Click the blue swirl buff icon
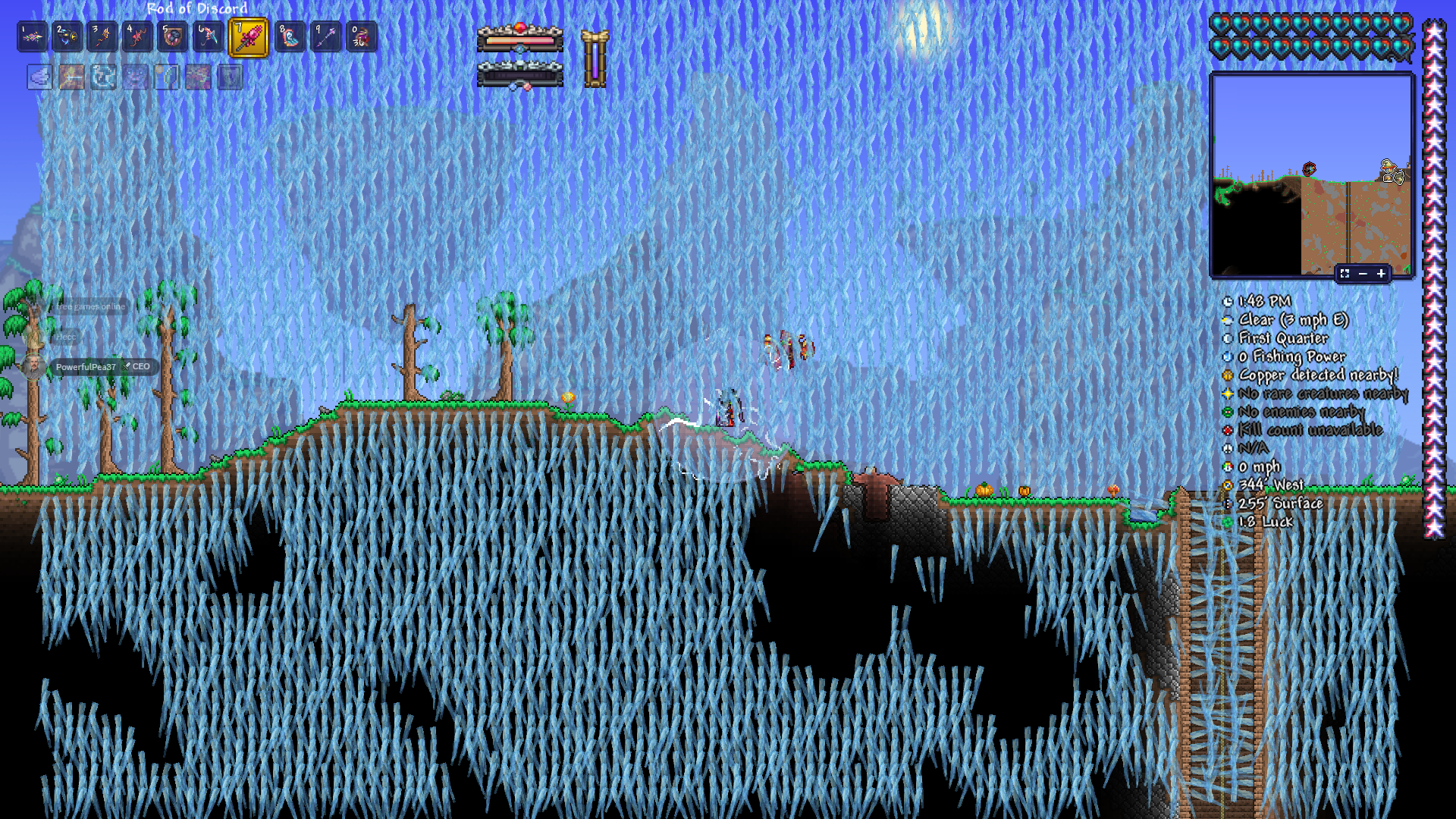The image size is (1456, 819). 104,77
